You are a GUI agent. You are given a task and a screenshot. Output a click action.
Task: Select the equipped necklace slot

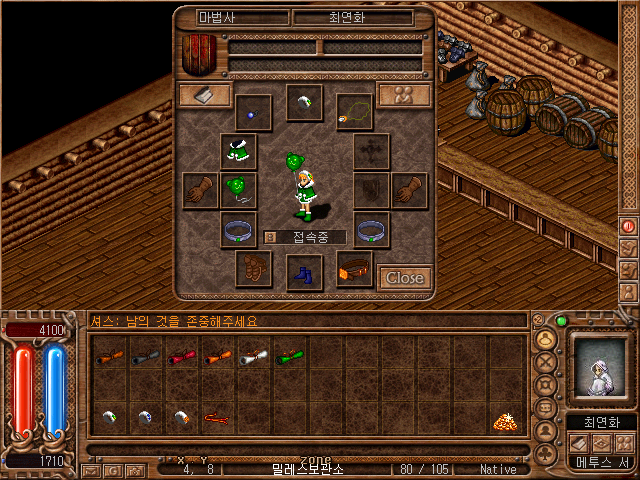(x=354, y=112)
